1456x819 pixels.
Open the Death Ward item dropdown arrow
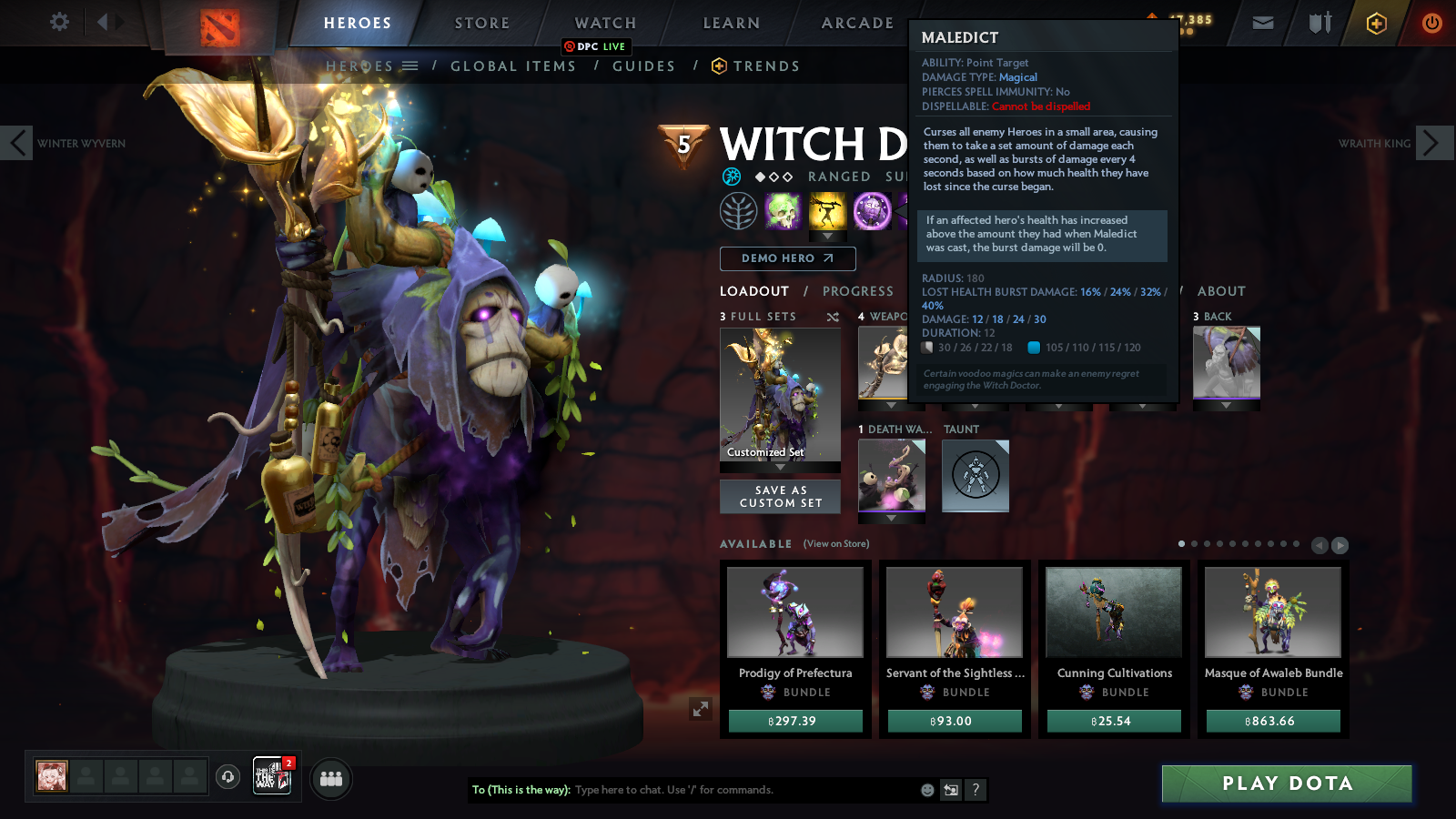(x=890, y=517)
